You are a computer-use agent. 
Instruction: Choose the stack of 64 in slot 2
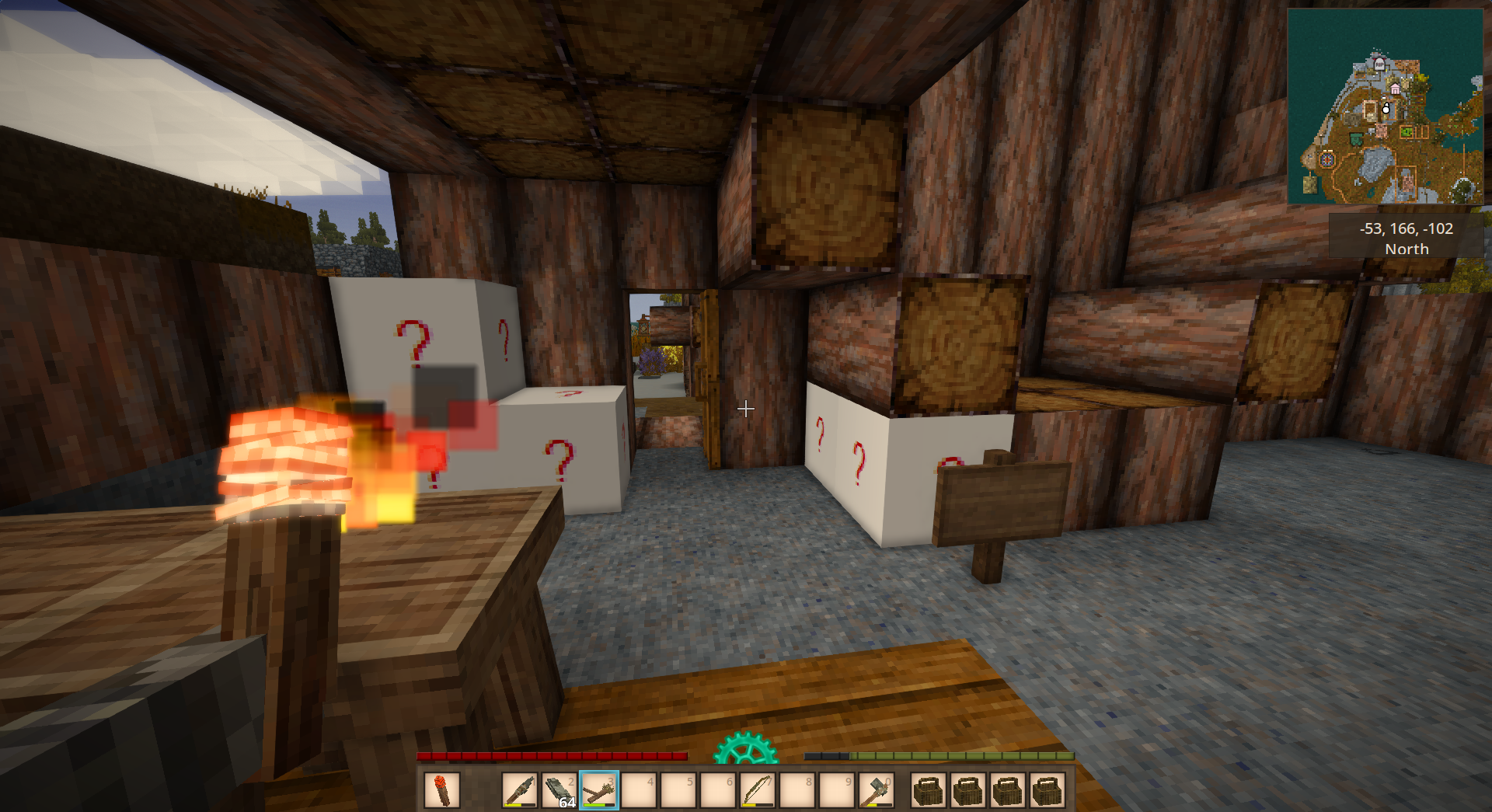559,791
